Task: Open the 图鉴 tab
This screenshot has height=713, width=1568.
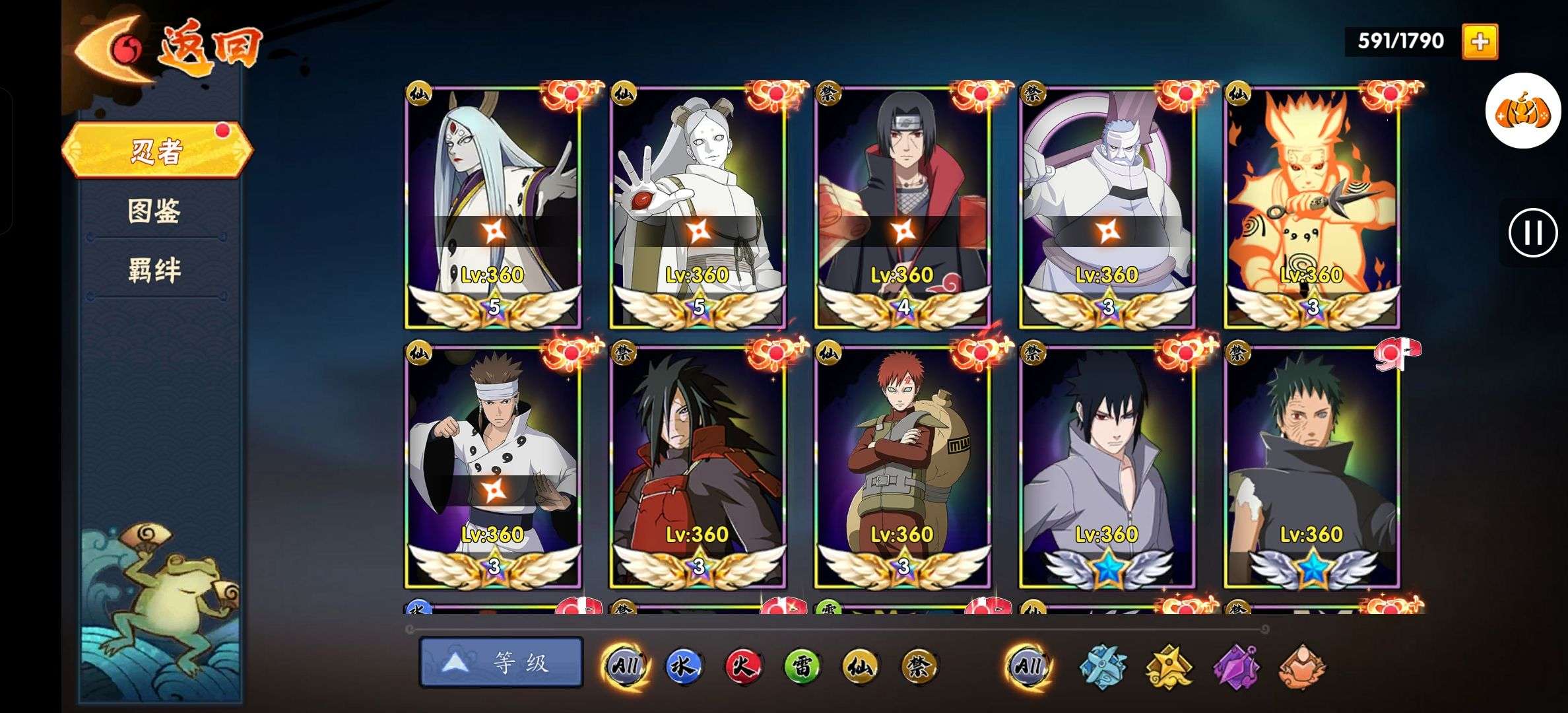Action: click(x=154, y=211)
